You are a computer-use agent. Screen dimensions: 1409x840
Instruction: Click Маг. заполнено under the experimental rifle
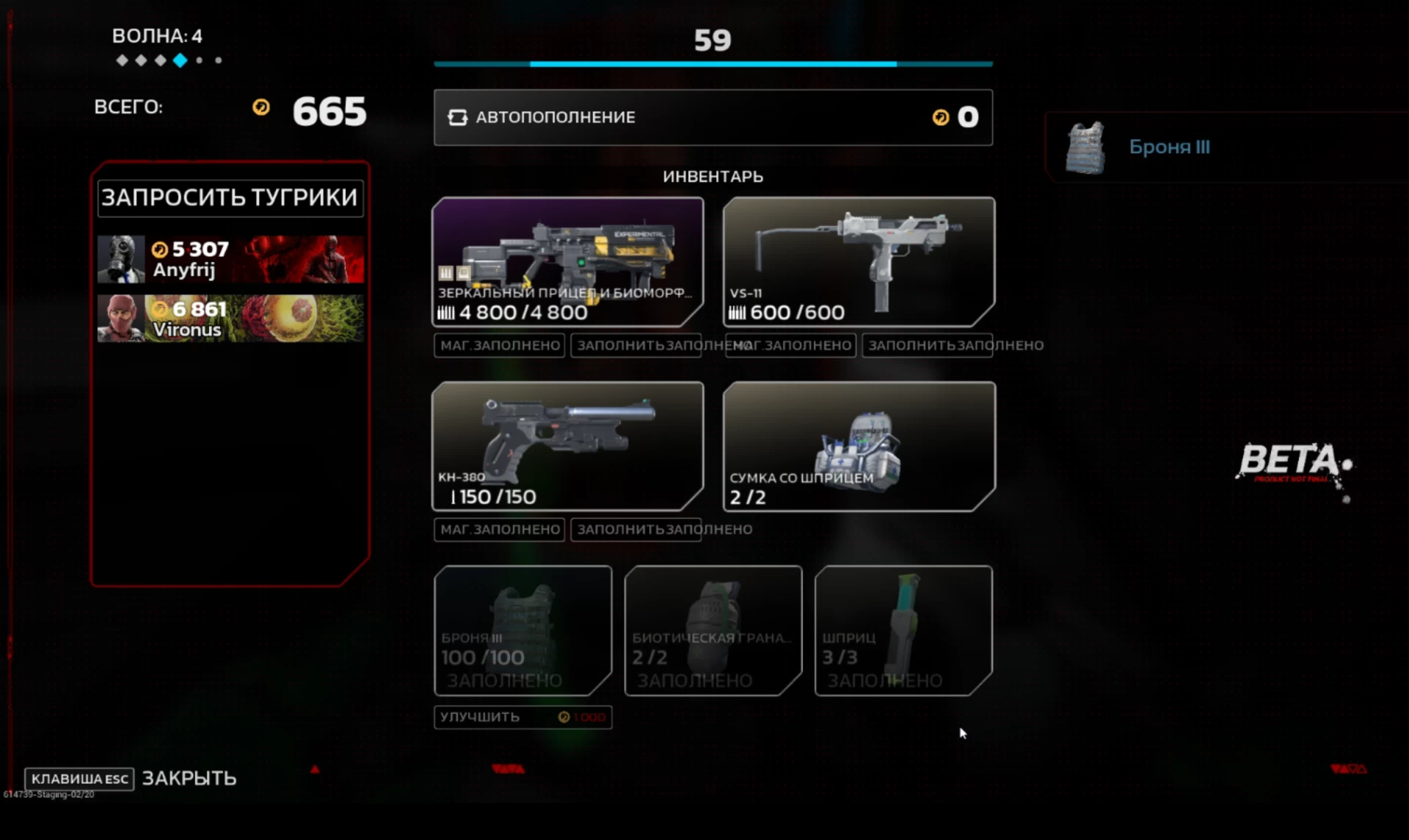(499, 346)
